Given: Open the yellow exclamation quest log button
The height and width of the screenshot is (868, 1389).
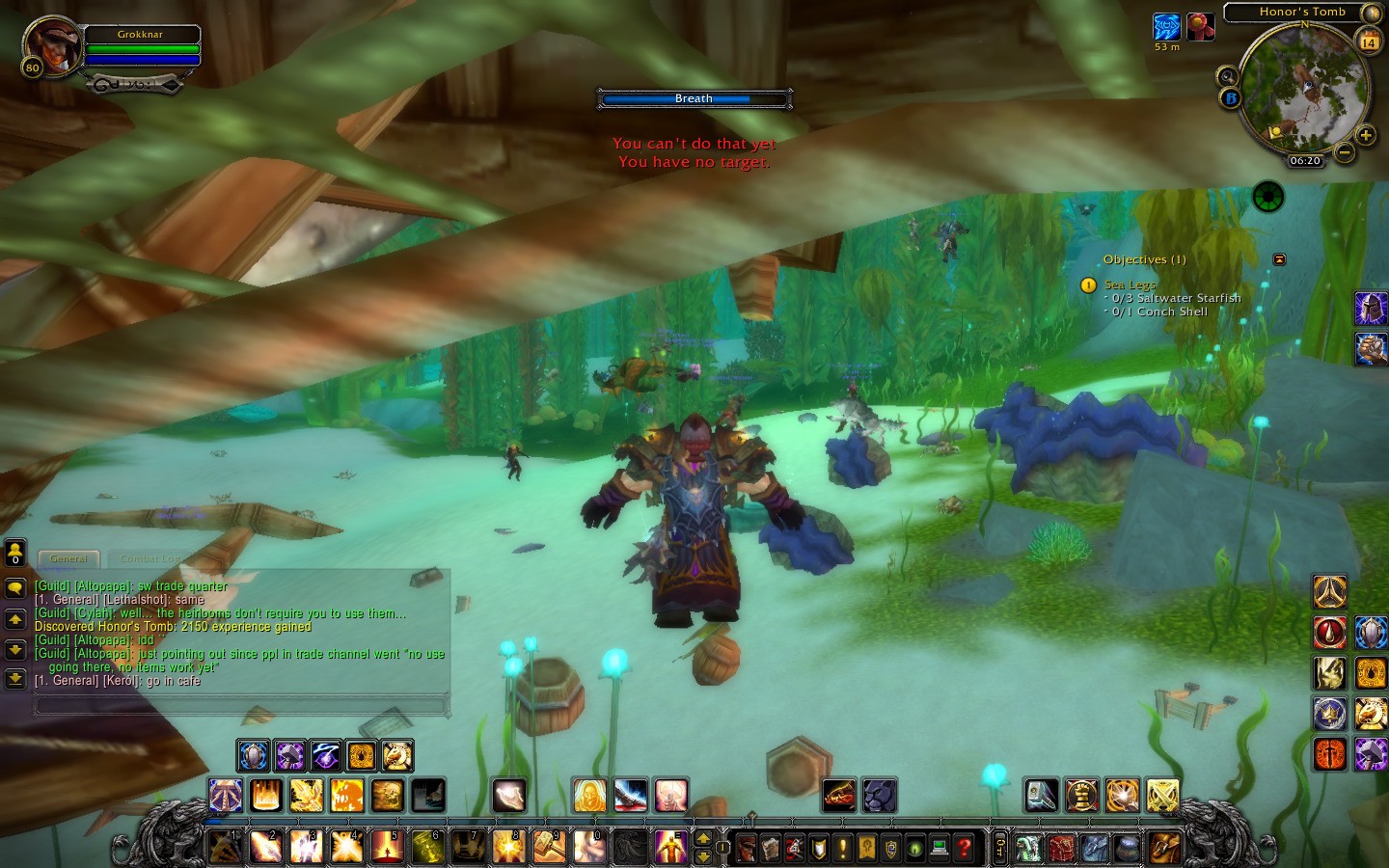Looking at the screenshot, I should click(843, 848).
